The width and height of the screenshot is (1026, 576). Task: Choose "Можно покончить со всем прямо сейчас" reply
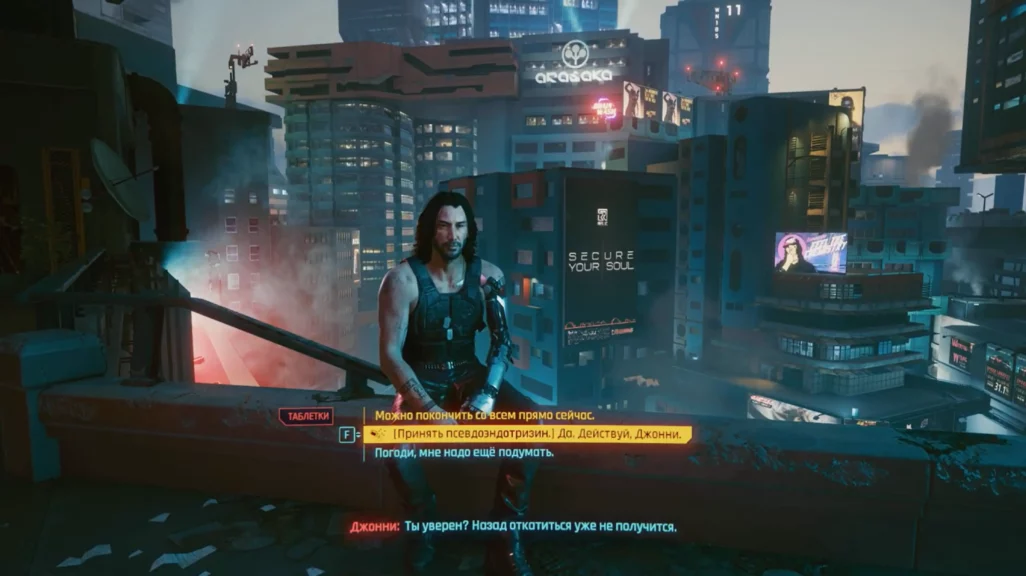coord(484,415)
